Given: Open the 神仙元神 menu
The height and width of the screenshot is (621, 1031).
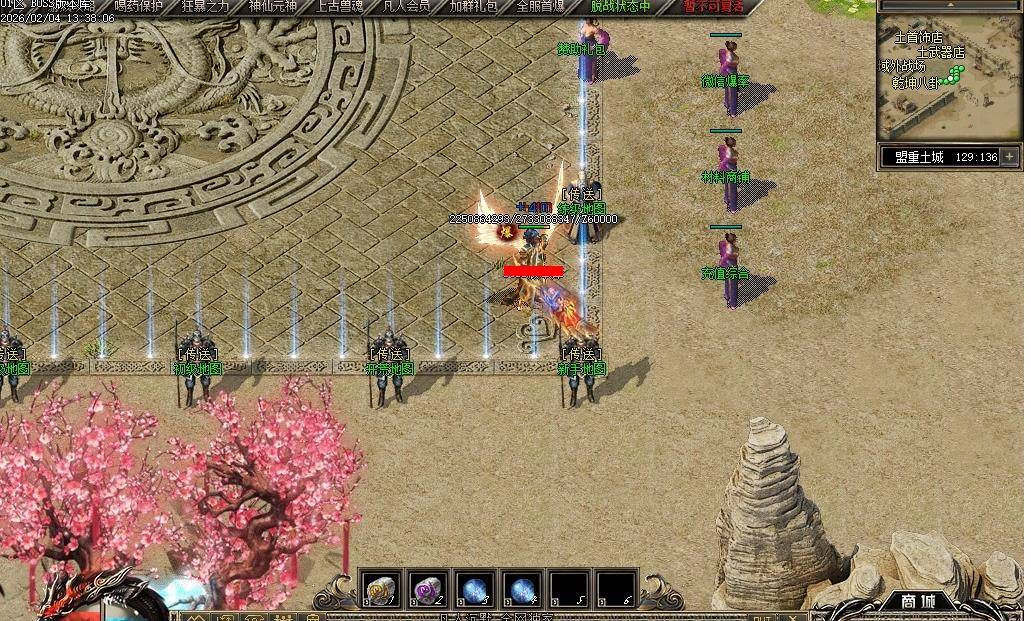Looking at the screenshot, I should coord(273,6).
